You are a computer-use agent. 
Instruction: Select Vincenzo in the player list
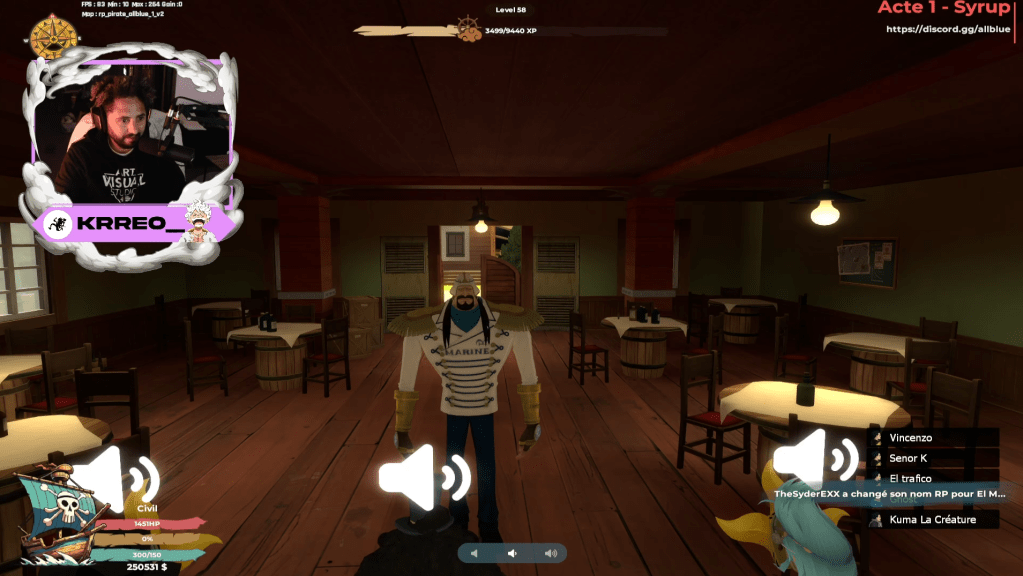pyautogui.click(x=910, y=438)
